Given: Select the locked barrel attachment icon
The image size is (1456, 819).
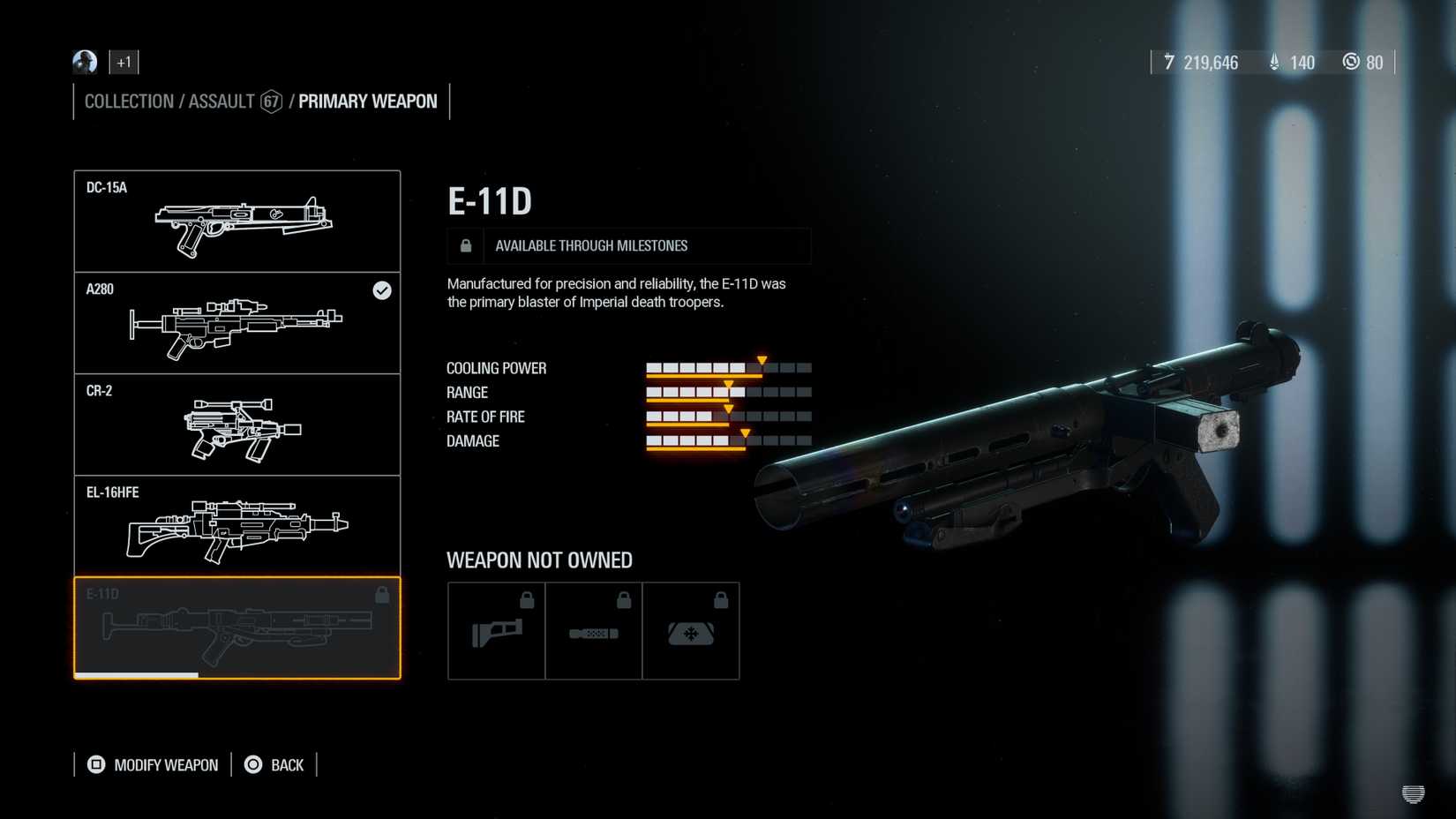Looking at the screenshot, I should [594, 630].
